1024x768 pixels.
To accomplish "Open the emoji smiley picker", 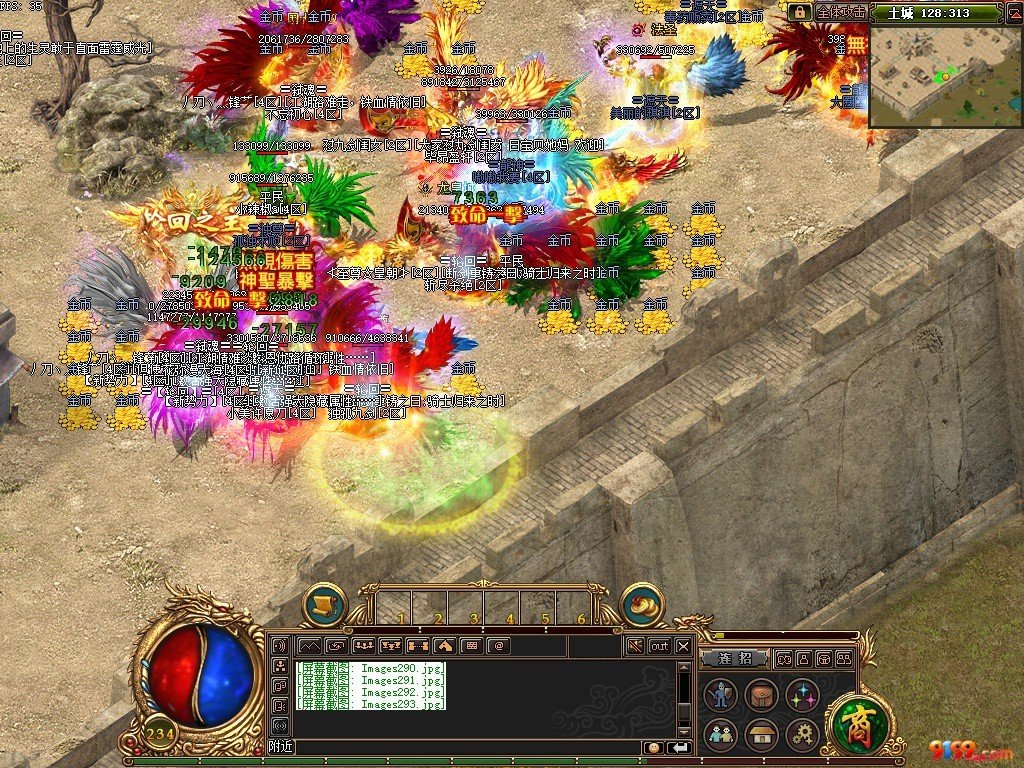I will [654, 747].
